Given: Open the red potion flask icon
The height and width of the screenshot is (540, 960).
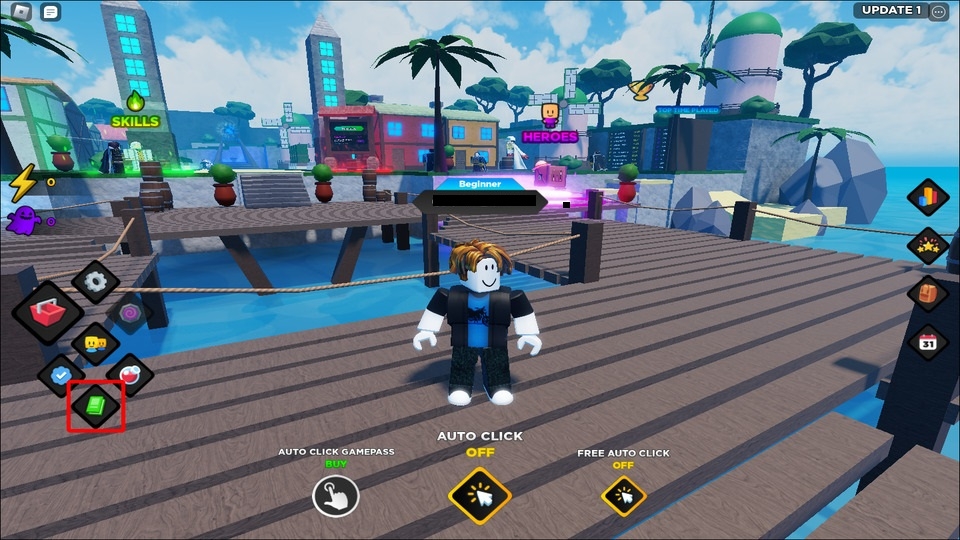Looking at the screenshot, I should (x=131, y=375).
